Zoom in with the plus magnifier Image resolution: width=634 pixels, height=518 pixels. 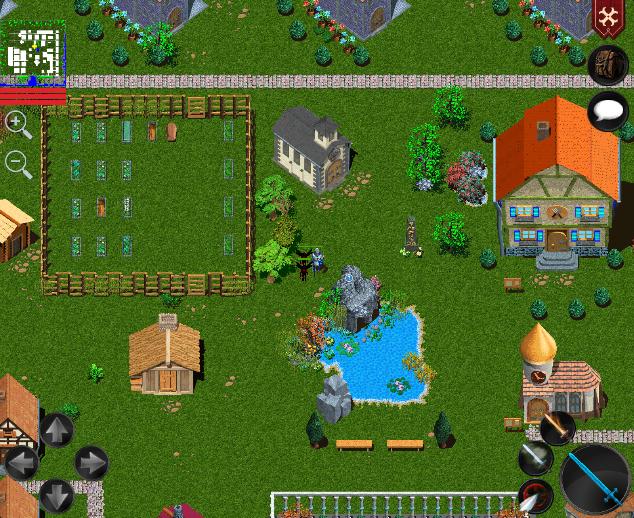click(17, 124)
